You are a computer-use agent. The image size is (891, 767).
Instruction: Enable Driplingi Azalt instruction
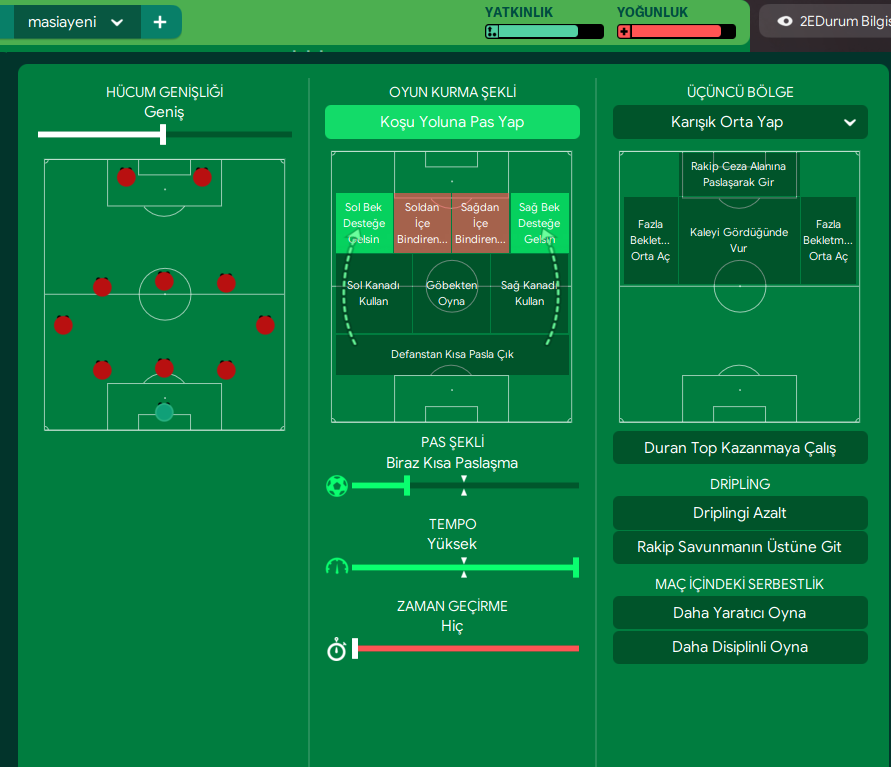pos(740,513)
